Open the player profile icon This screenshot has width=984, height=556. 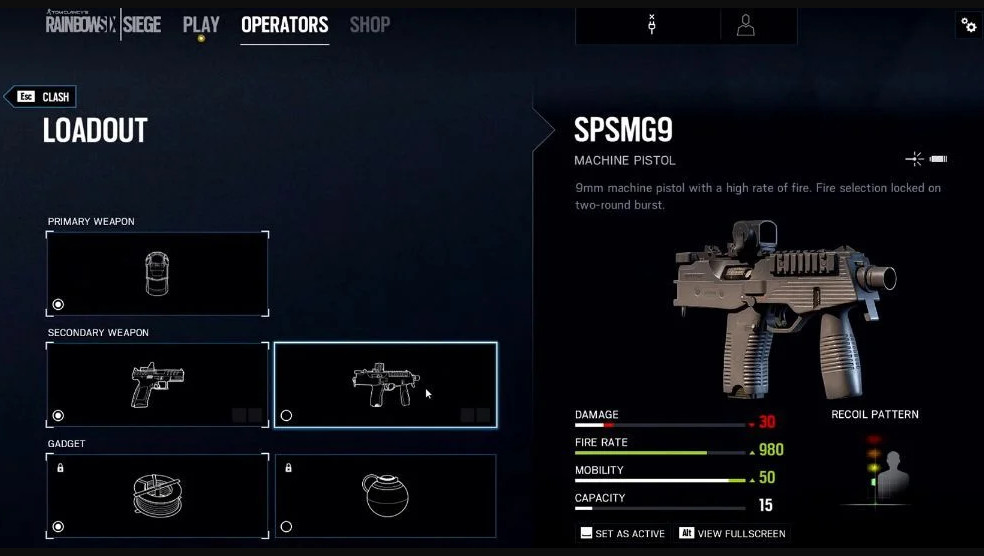pos(745,25)
